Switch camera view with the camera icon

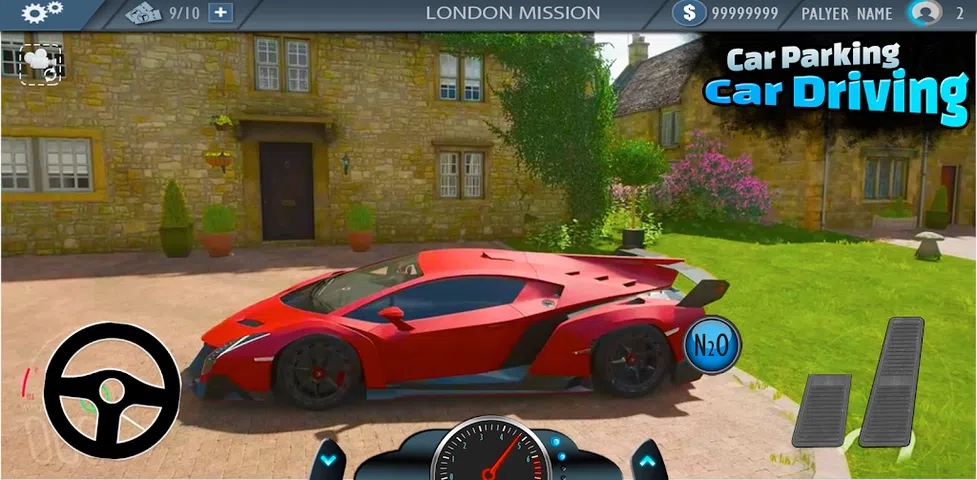(41, 63)
